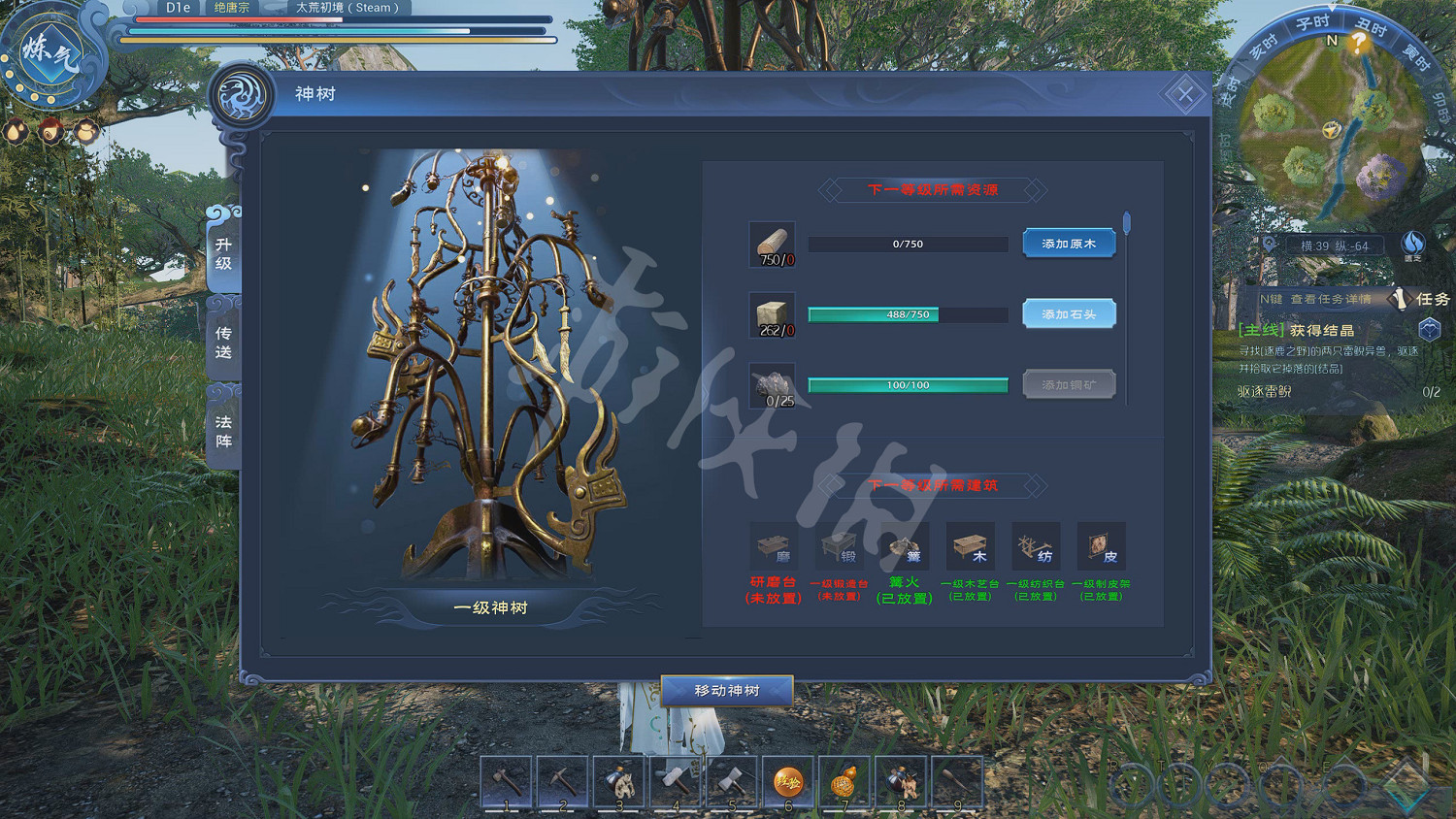The width and height of the screenshot is (1456, 819).
Task: Select the level 1 forging table icon
Action: (839, 544)
